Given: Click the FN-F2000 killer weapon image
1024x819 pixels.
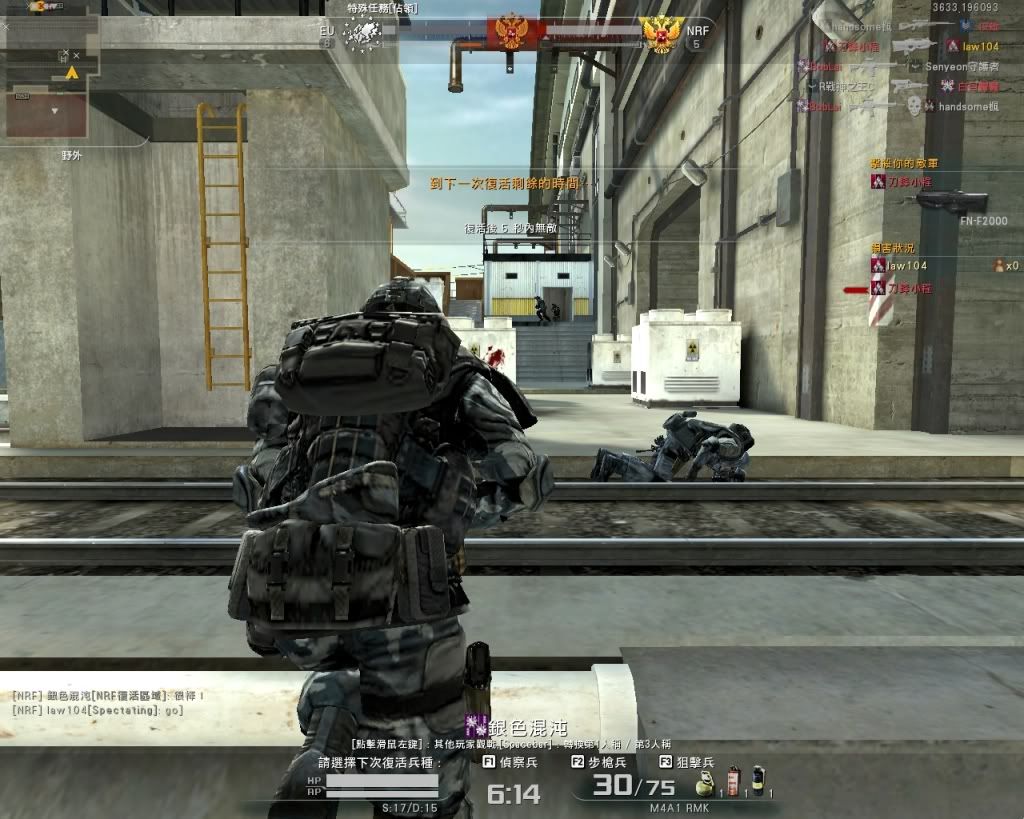Looking at the screenshot, I should (950, 201).
